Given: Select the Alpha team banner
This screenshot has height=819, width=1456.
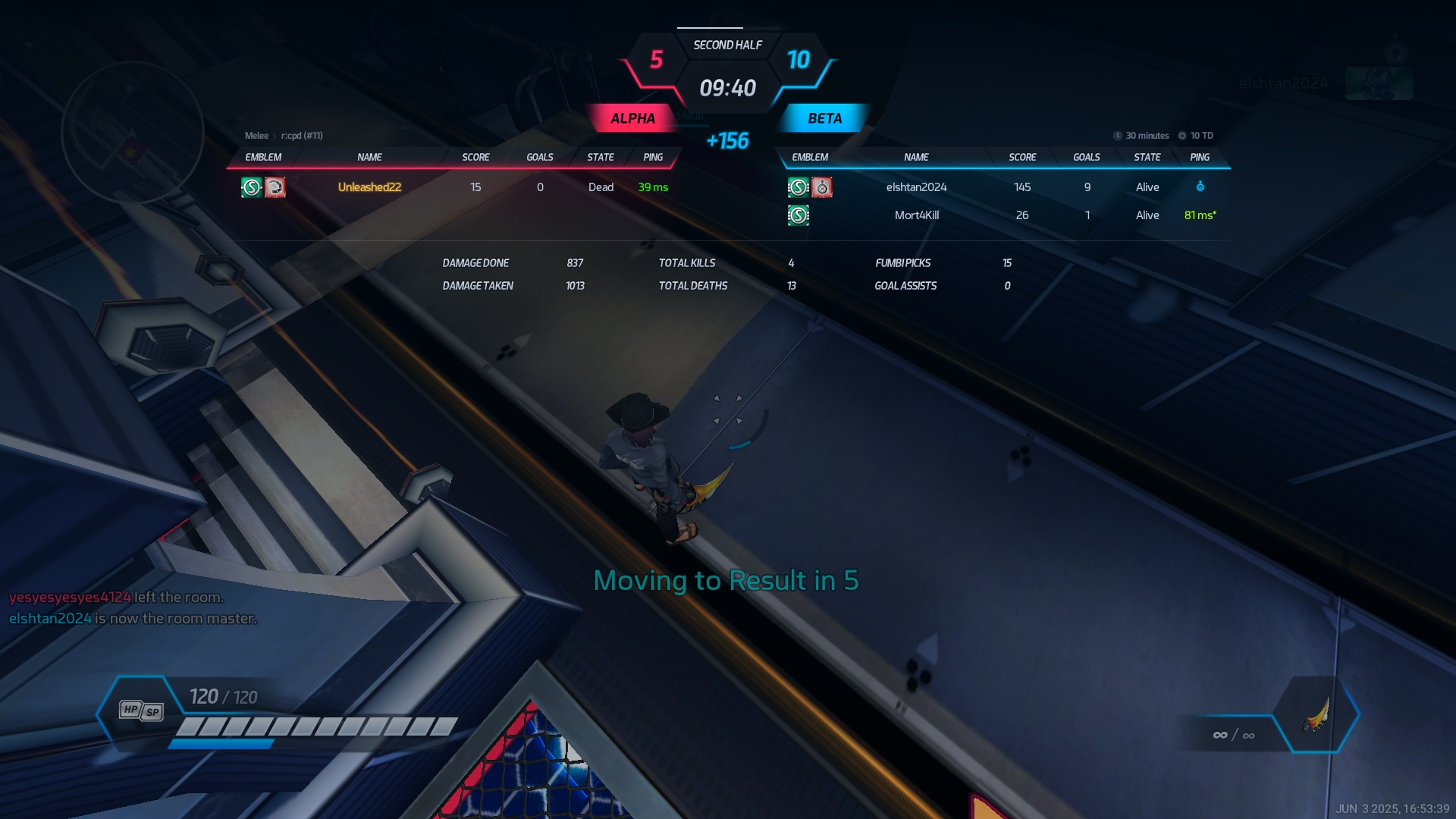Looking at the screenshot, I should tap(632, 118).
